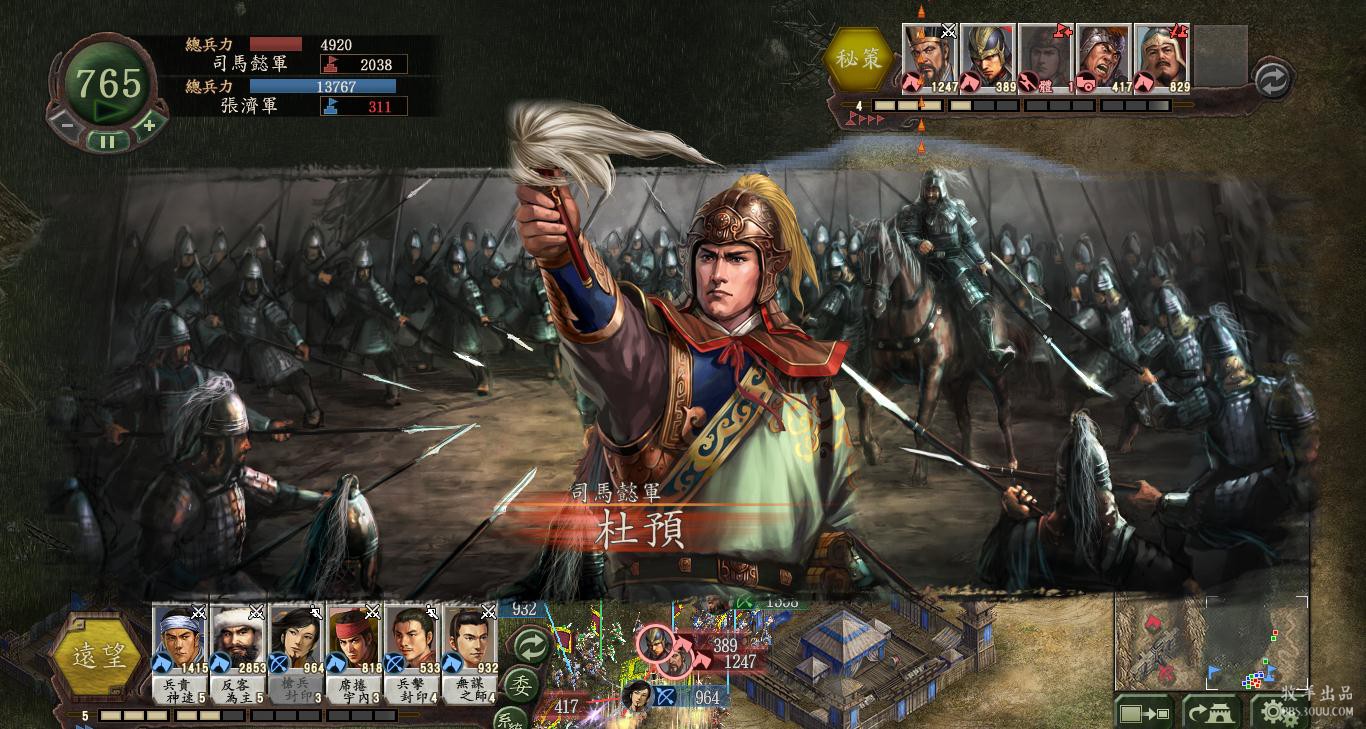Select the enemy officer portrait with 389 troops

point(988,57)
